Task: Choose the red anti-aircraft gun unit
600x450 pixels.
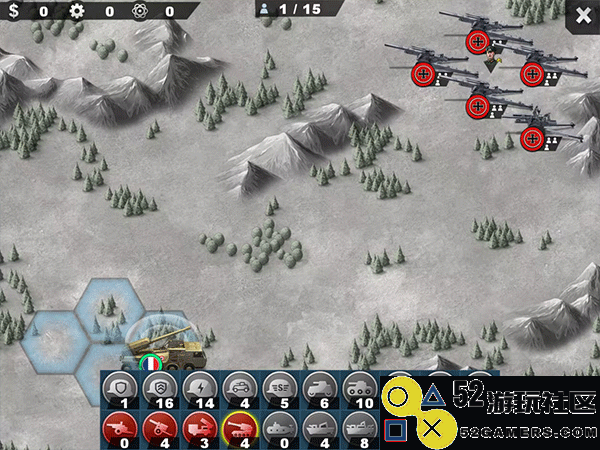Action: tap(159, 426)
